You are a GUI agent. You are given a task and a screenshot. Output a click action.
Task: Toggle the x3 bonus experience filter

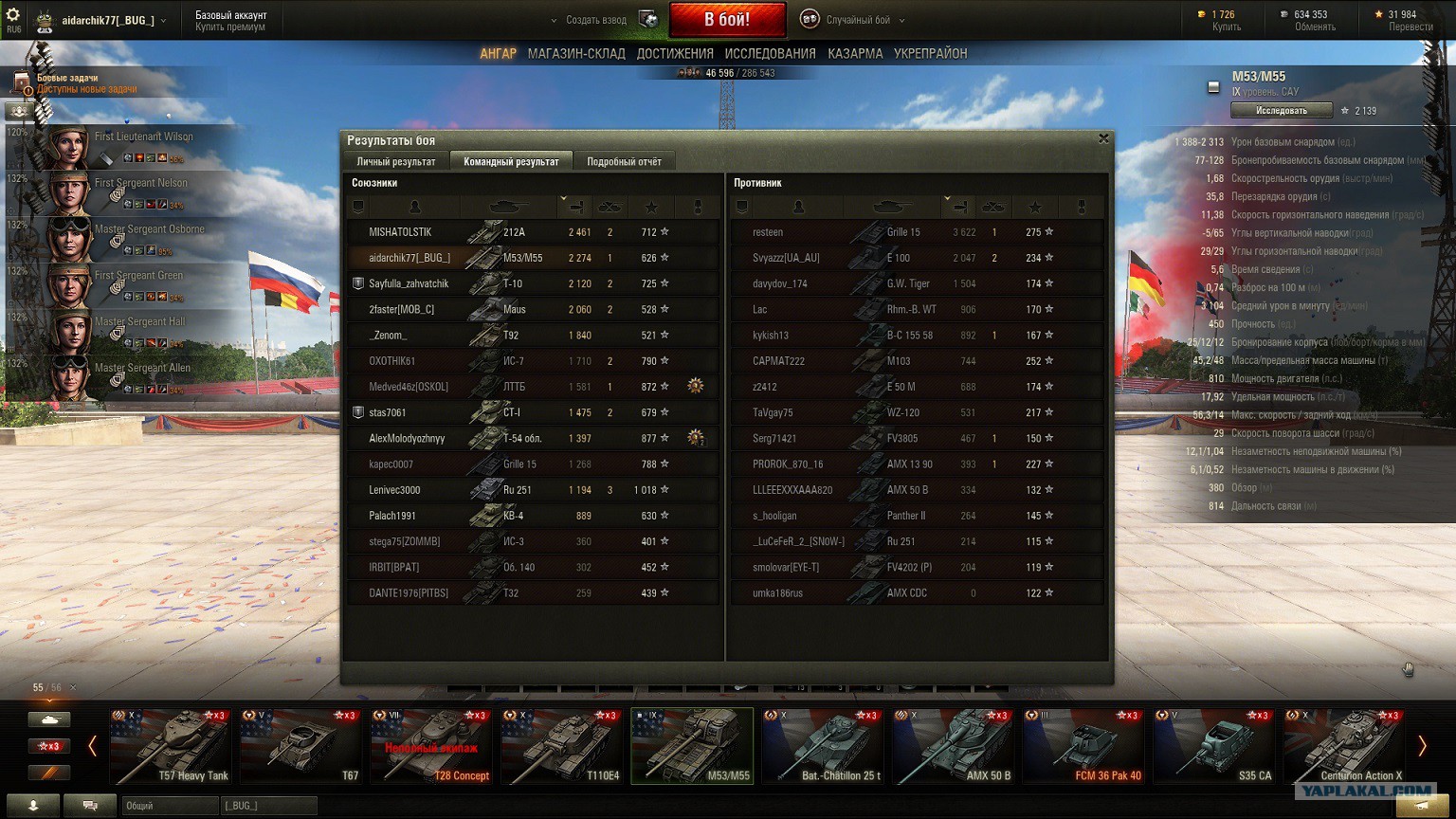[49, 745]
